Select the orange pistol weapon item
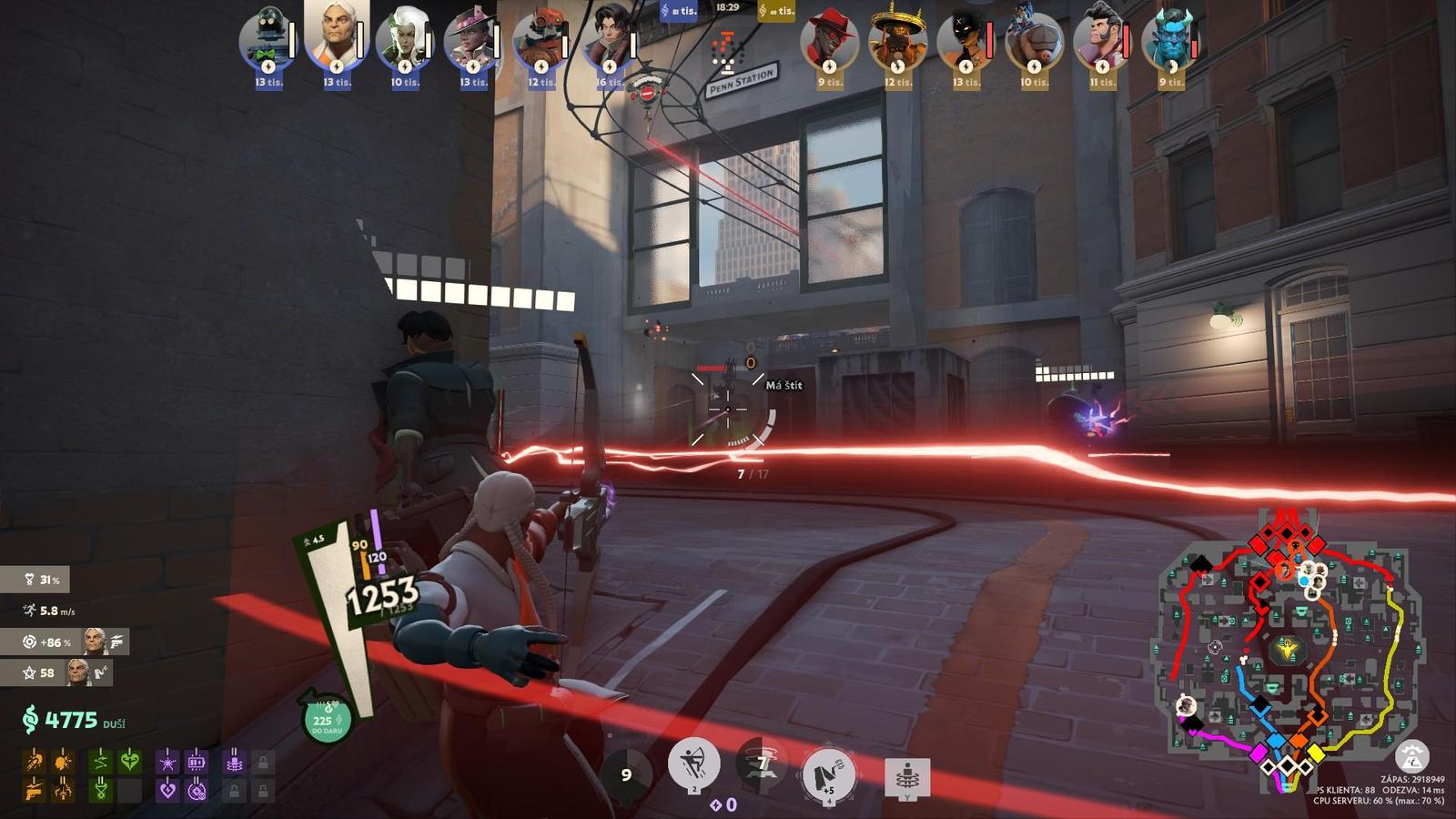Image resolution: width=1456 pixels, height=819 pixels. tap(35, 790)
